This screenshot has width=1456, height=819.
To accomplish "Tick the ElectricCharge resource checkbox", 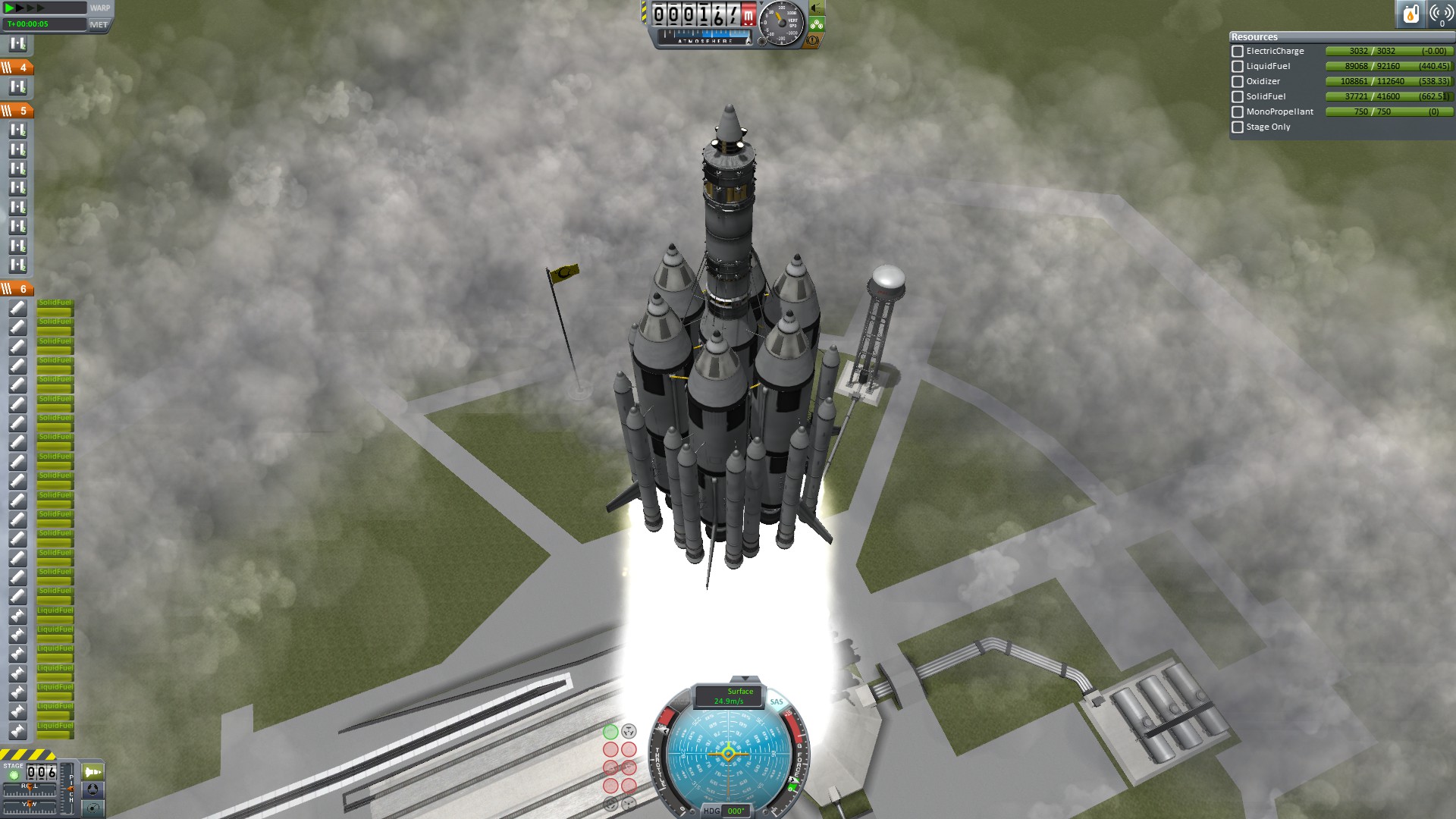I will 1238,52.
